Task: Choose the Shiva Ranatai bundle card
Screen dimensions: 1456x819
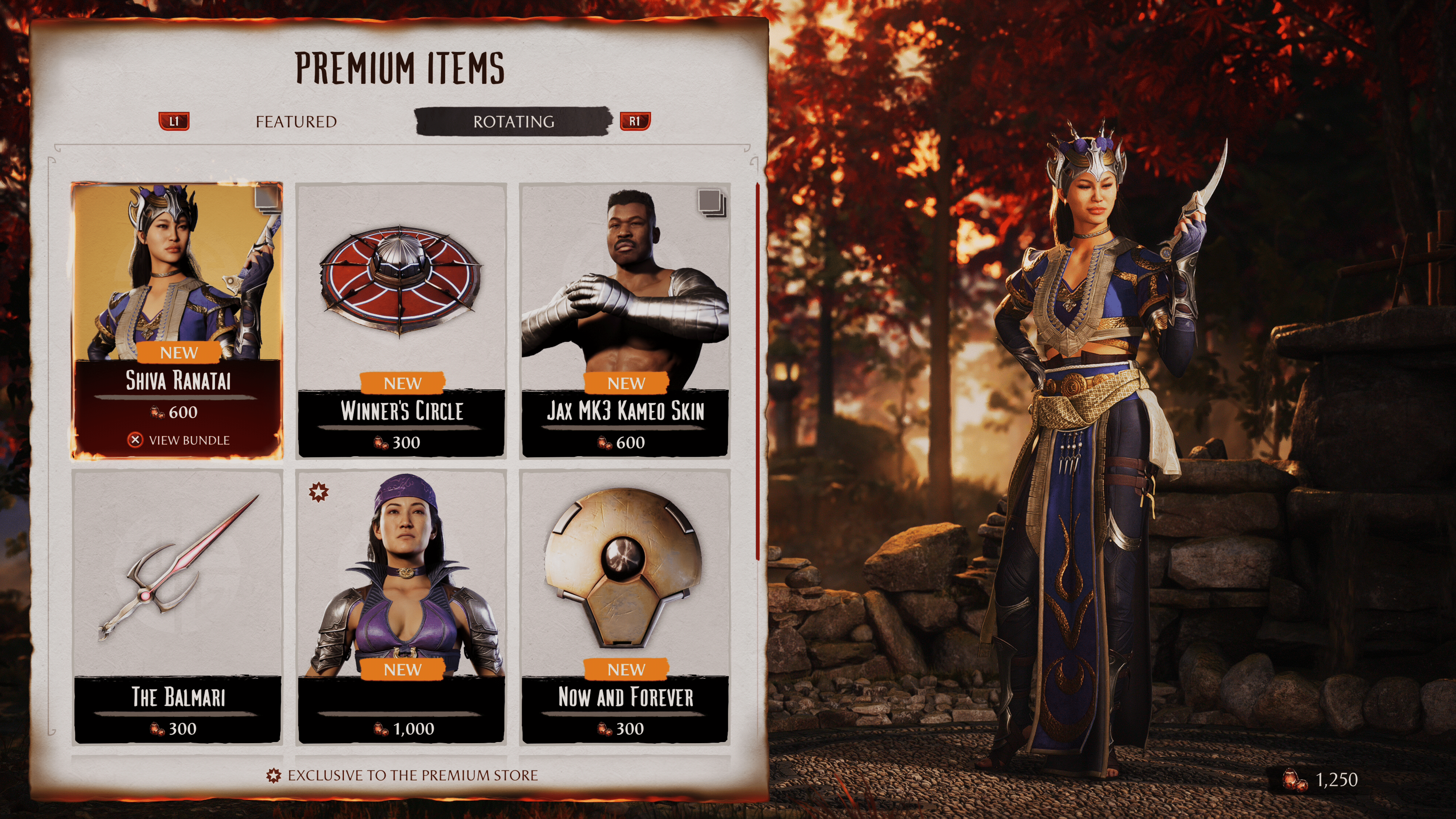Action: [177, 294]
